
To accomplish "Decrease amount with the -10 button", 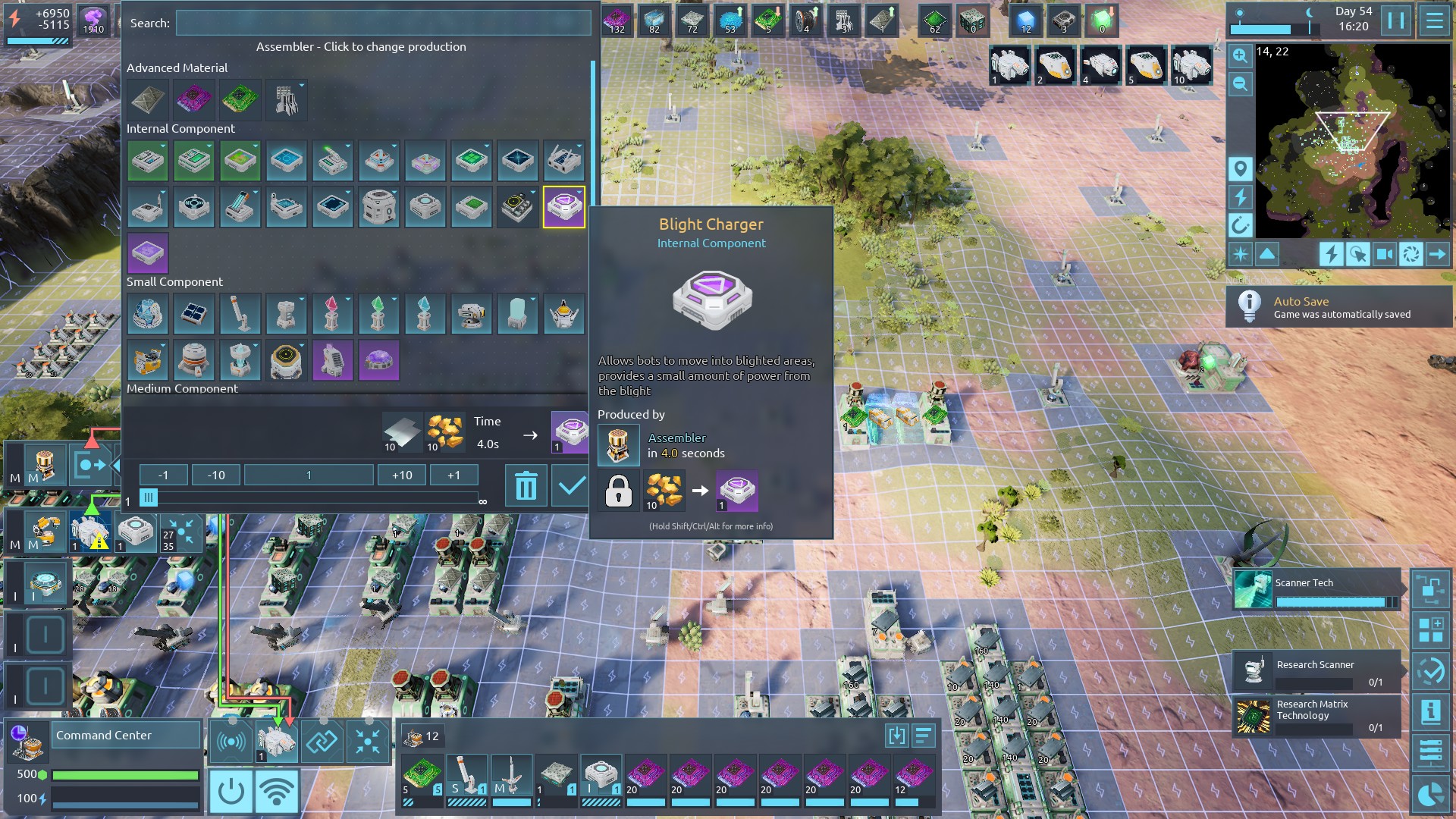I will pos(216,475).
